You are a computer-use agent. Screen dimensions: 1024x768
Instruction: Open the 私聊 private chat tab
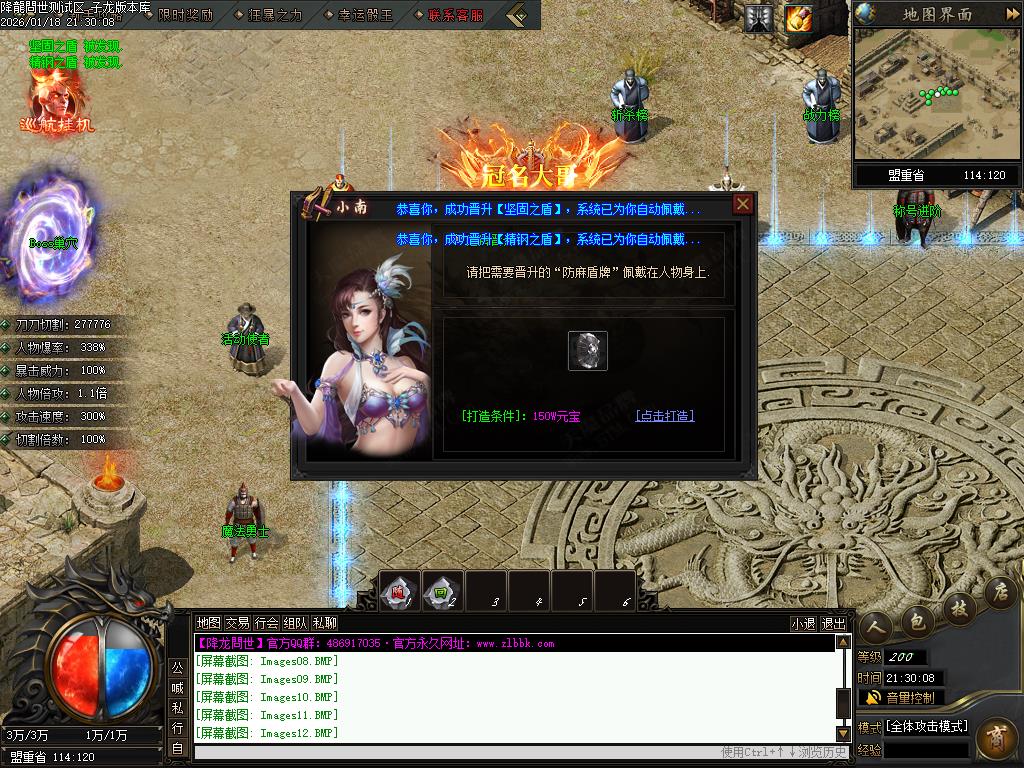(x=324, y=622)
